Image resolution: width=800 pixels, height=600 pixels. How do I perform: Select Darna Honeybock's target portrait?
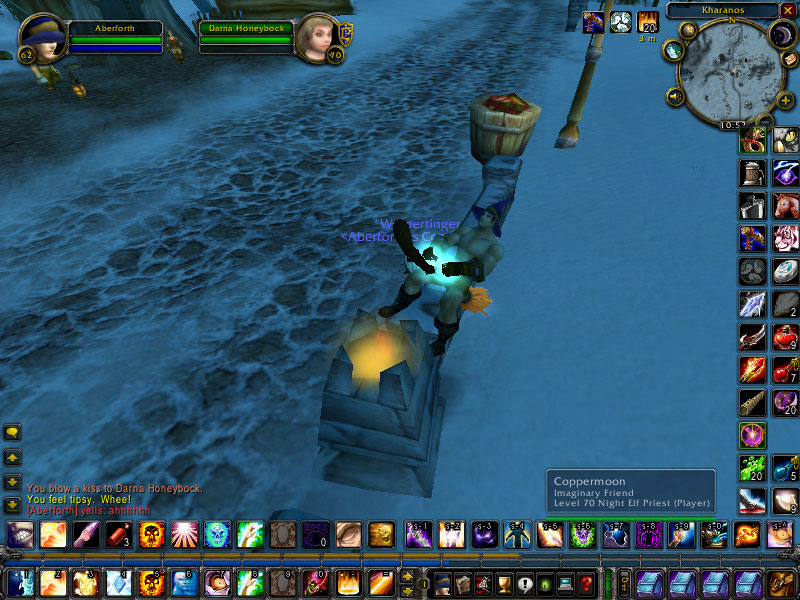tap(318, 38)
